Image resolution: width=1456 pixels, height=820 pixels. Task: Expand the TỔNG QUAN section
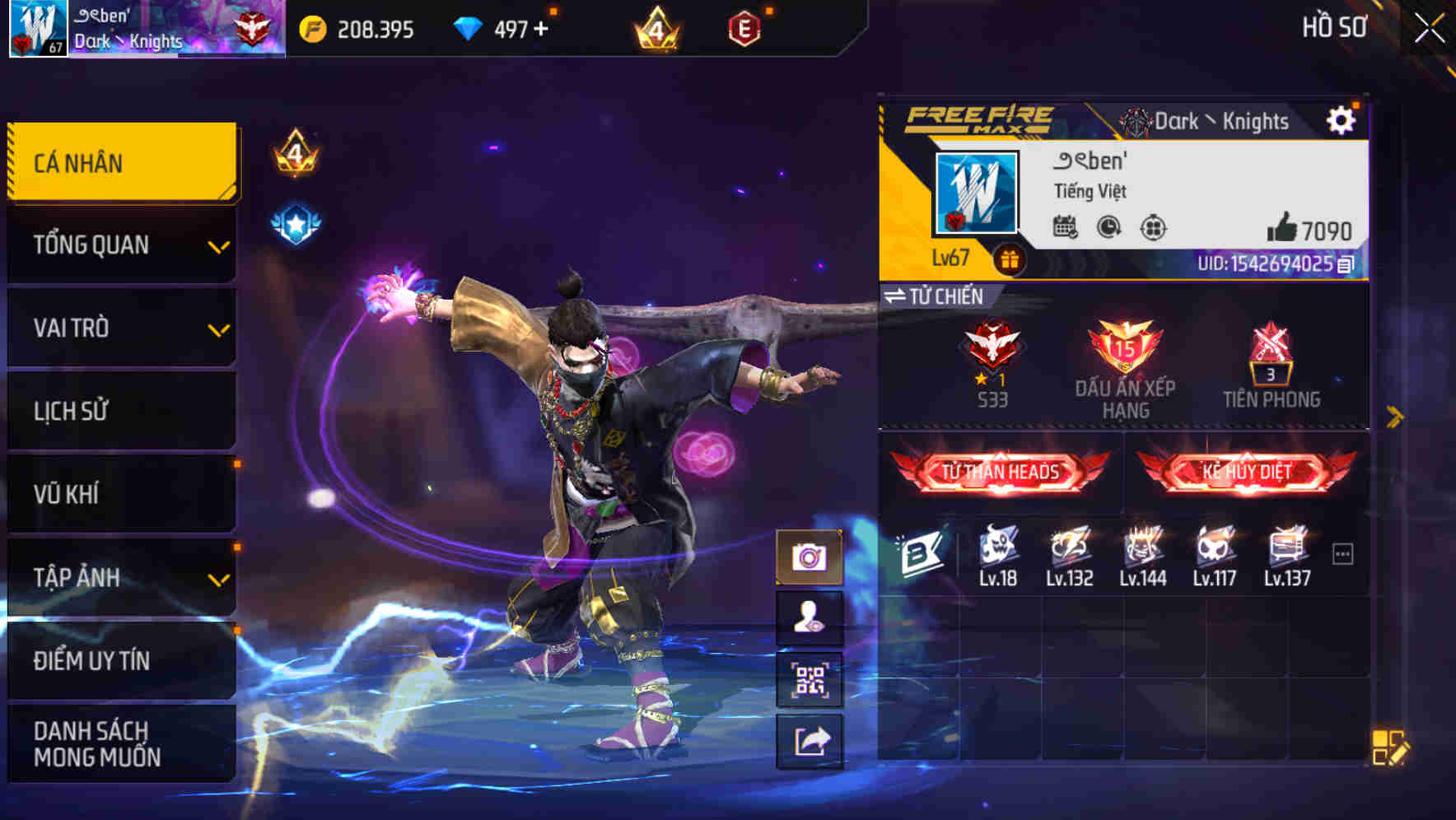click(120, 245)
